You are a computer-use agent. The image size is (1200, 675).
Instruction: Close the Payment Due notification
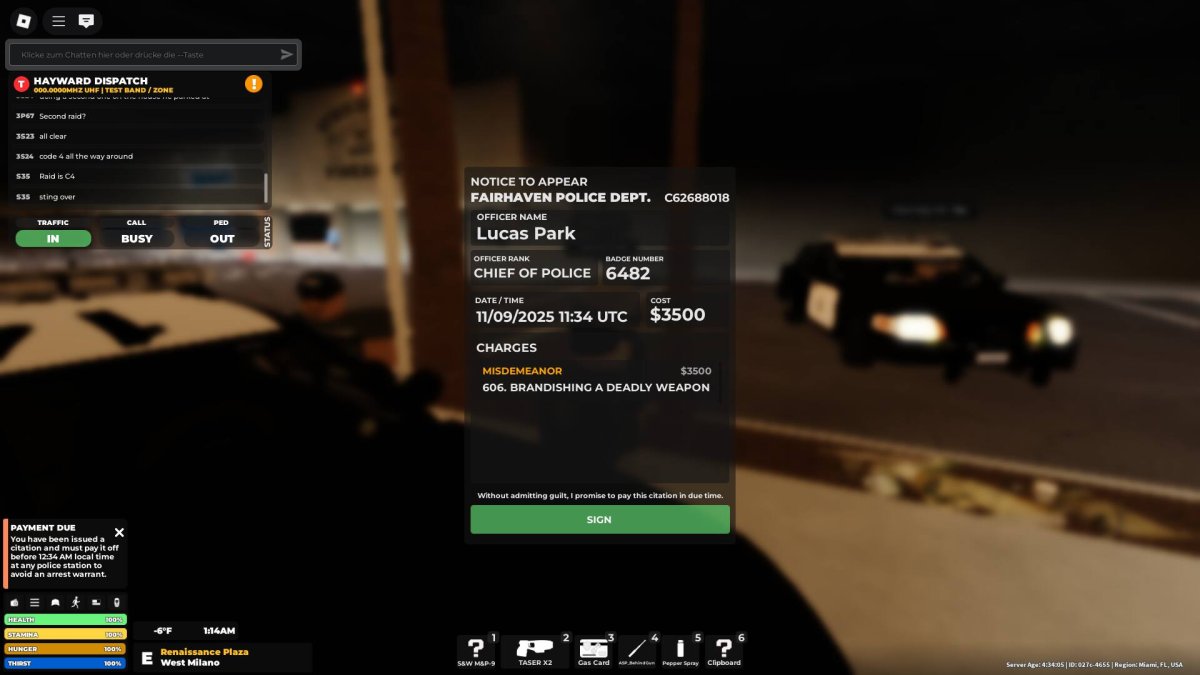pos(119,533)
